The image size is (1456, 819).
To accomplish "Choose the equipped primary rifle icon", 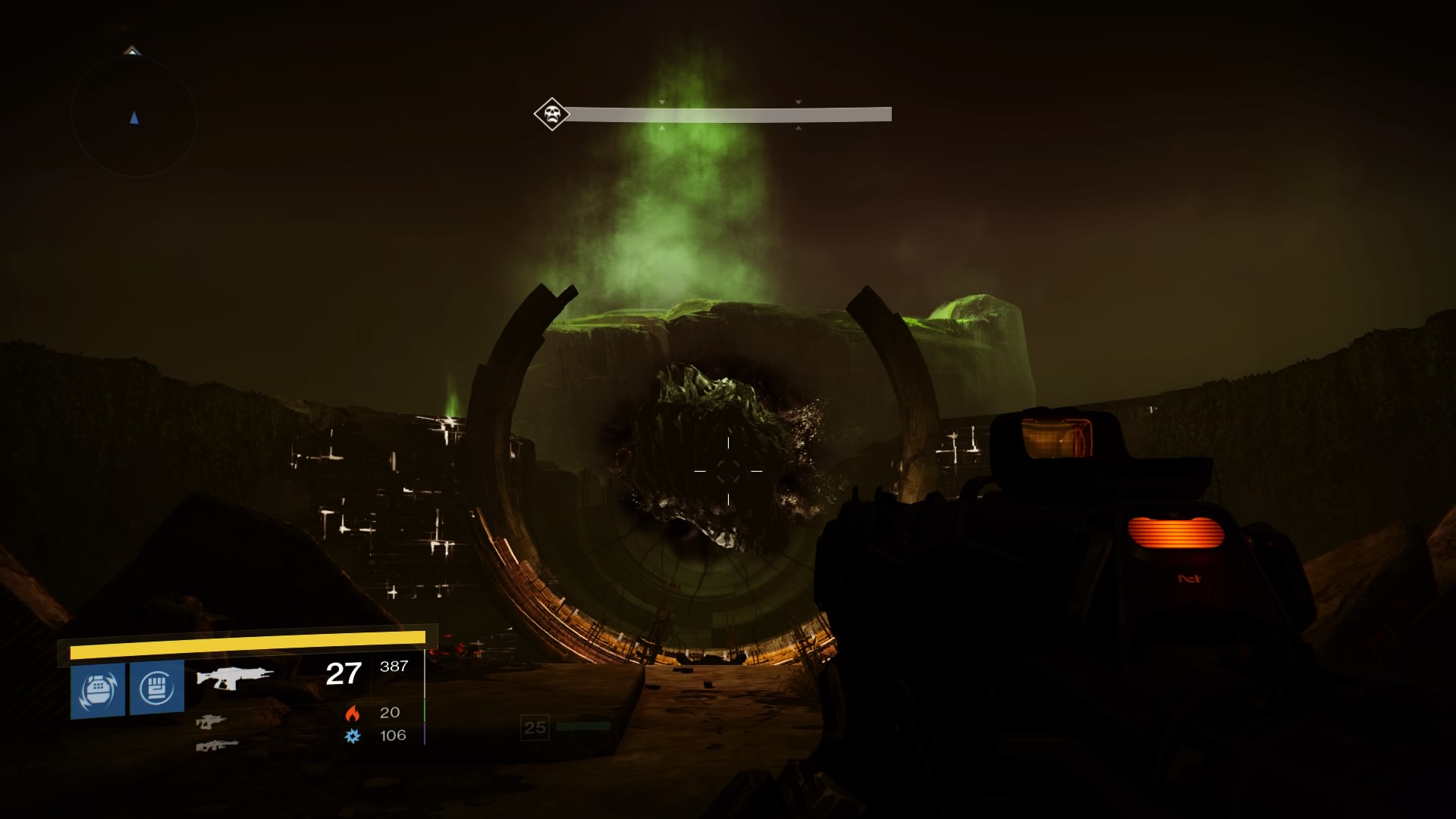I will (234, 676).
